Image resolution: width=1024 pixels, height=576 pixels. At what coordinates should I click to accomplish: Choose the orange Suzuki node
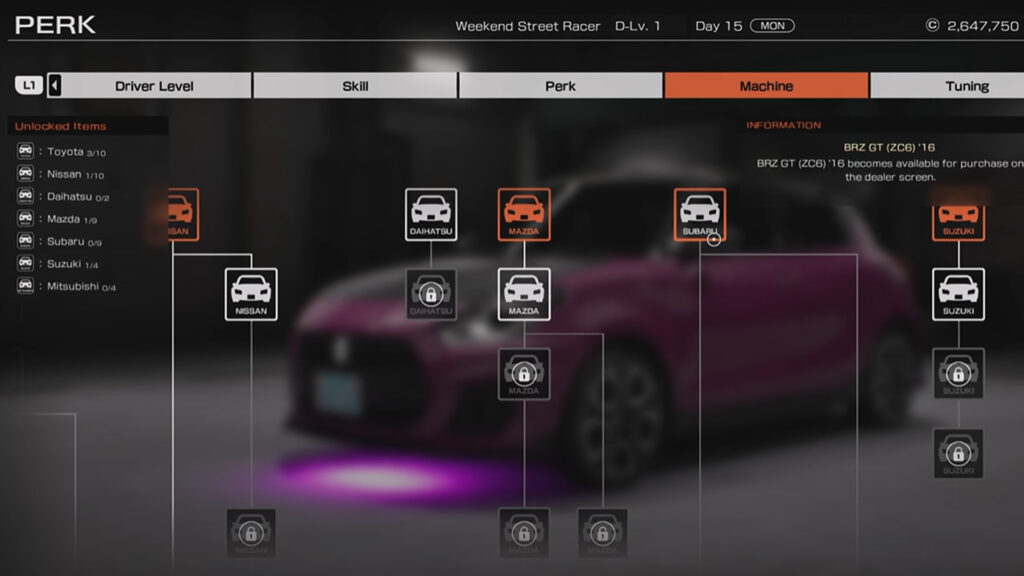(958, 224)
